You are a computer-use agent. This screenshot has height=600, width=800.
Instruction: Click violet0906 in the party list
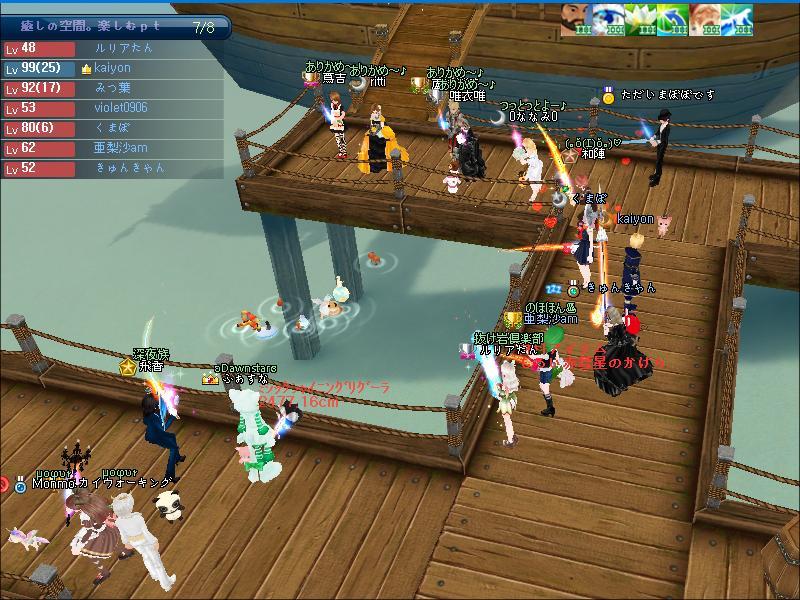point(120,108)
